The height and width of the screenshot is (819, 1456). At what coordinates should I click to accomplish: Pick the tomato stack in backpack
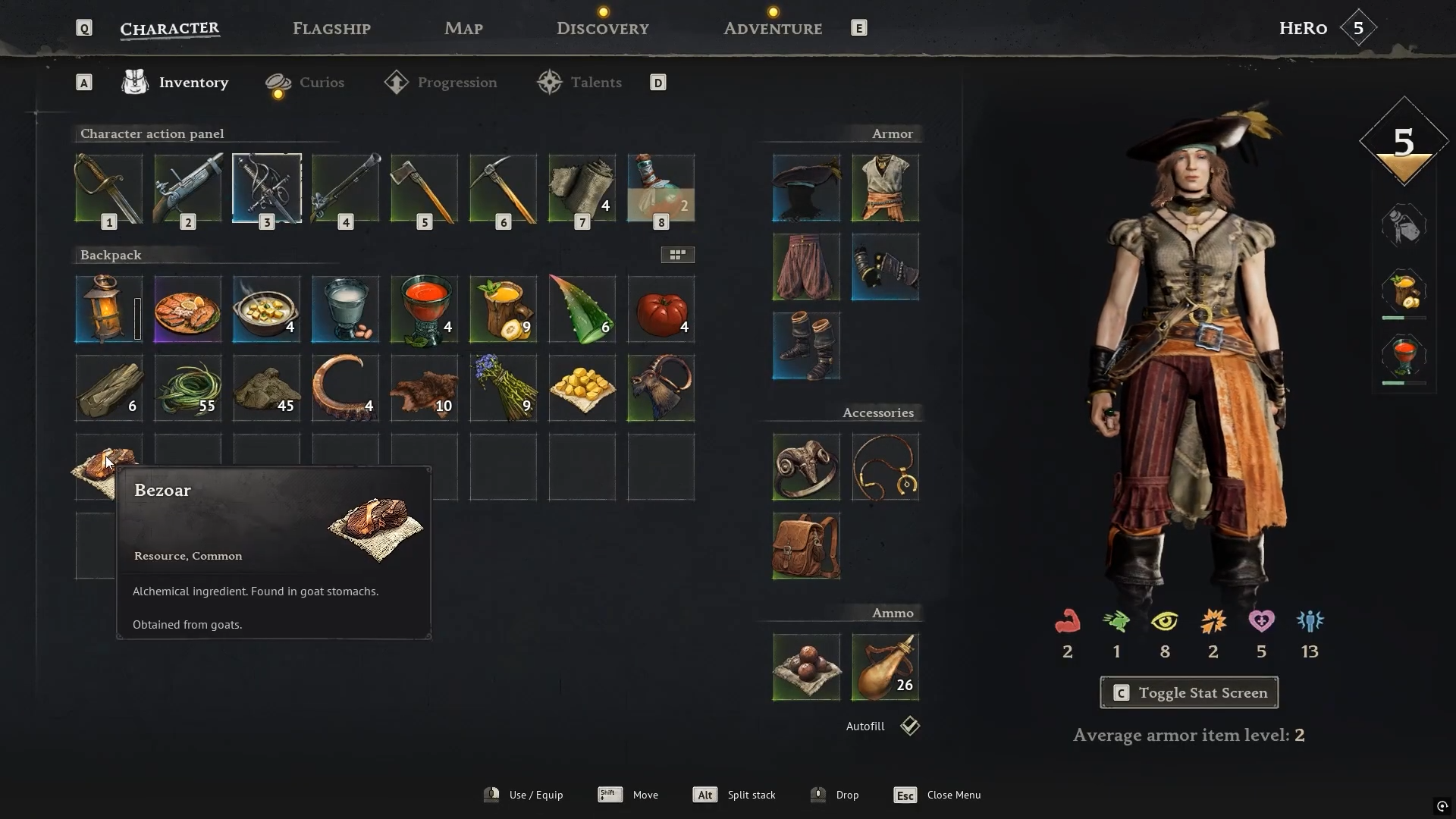point(661,309)
